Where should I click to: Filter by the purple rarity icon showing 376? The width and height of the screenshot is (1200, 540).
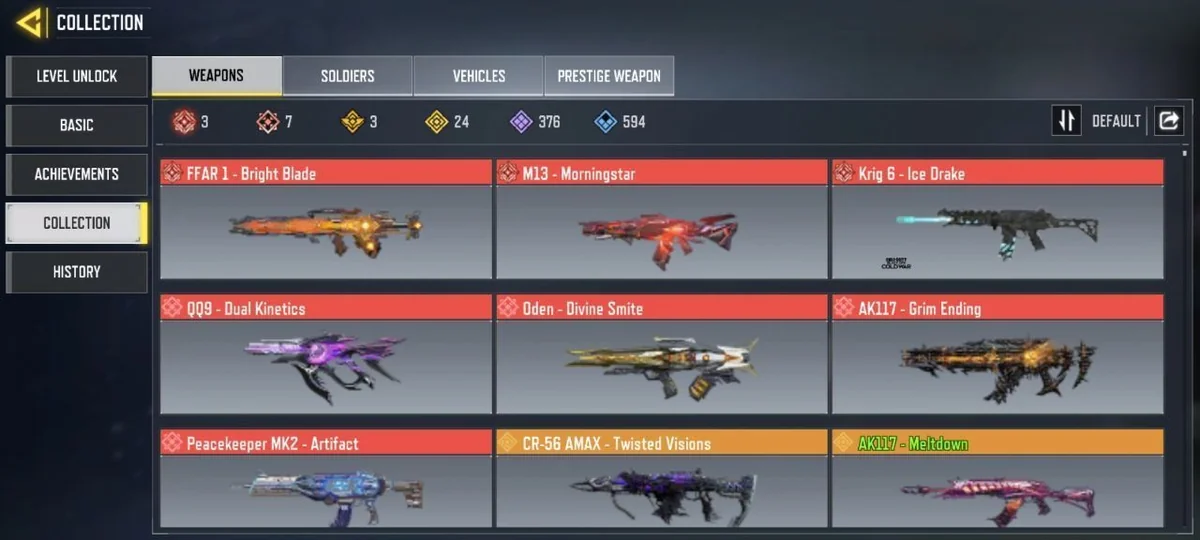click(x=535, y=122)
